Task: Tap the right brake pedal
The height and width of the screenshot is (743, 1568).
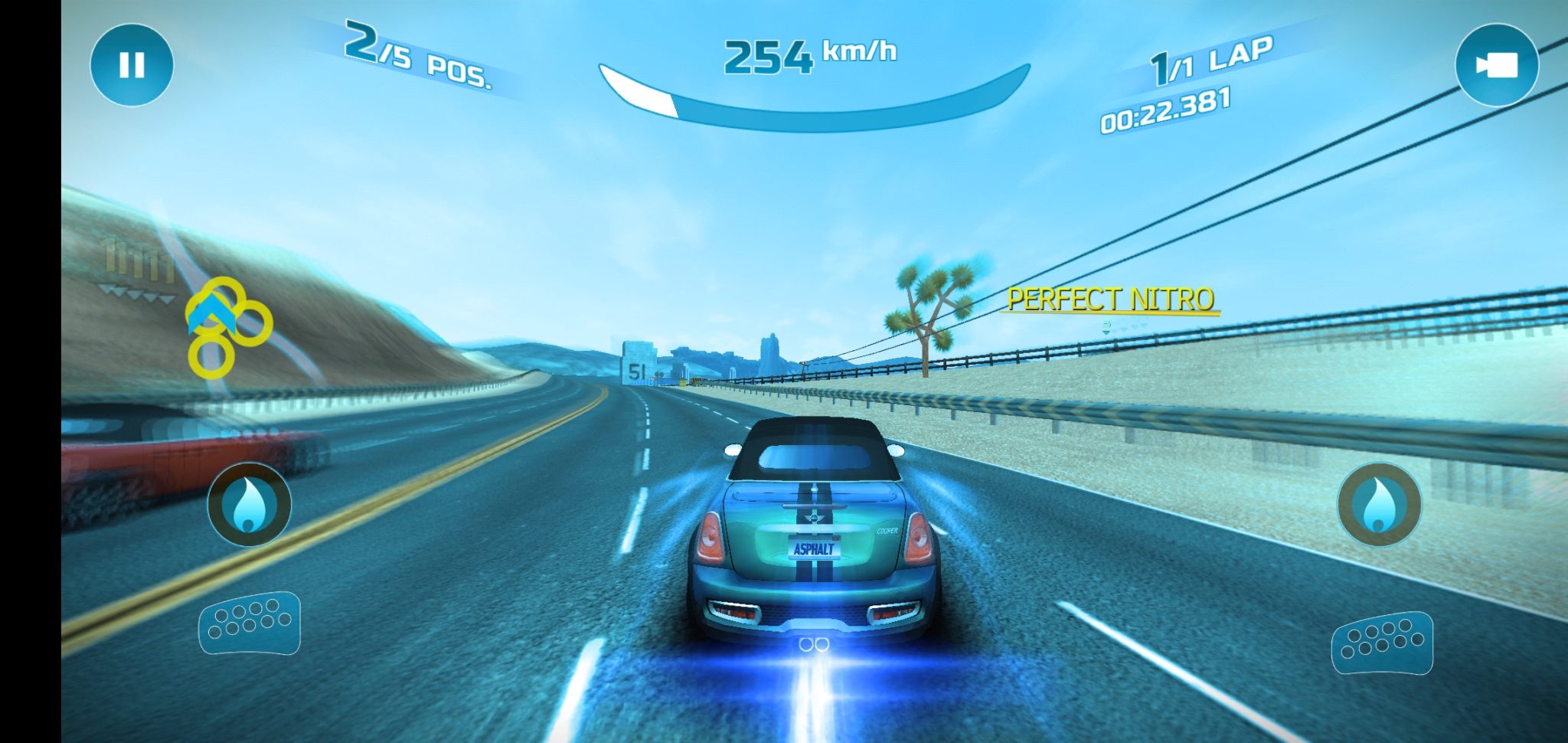Action: (1382, 643)
